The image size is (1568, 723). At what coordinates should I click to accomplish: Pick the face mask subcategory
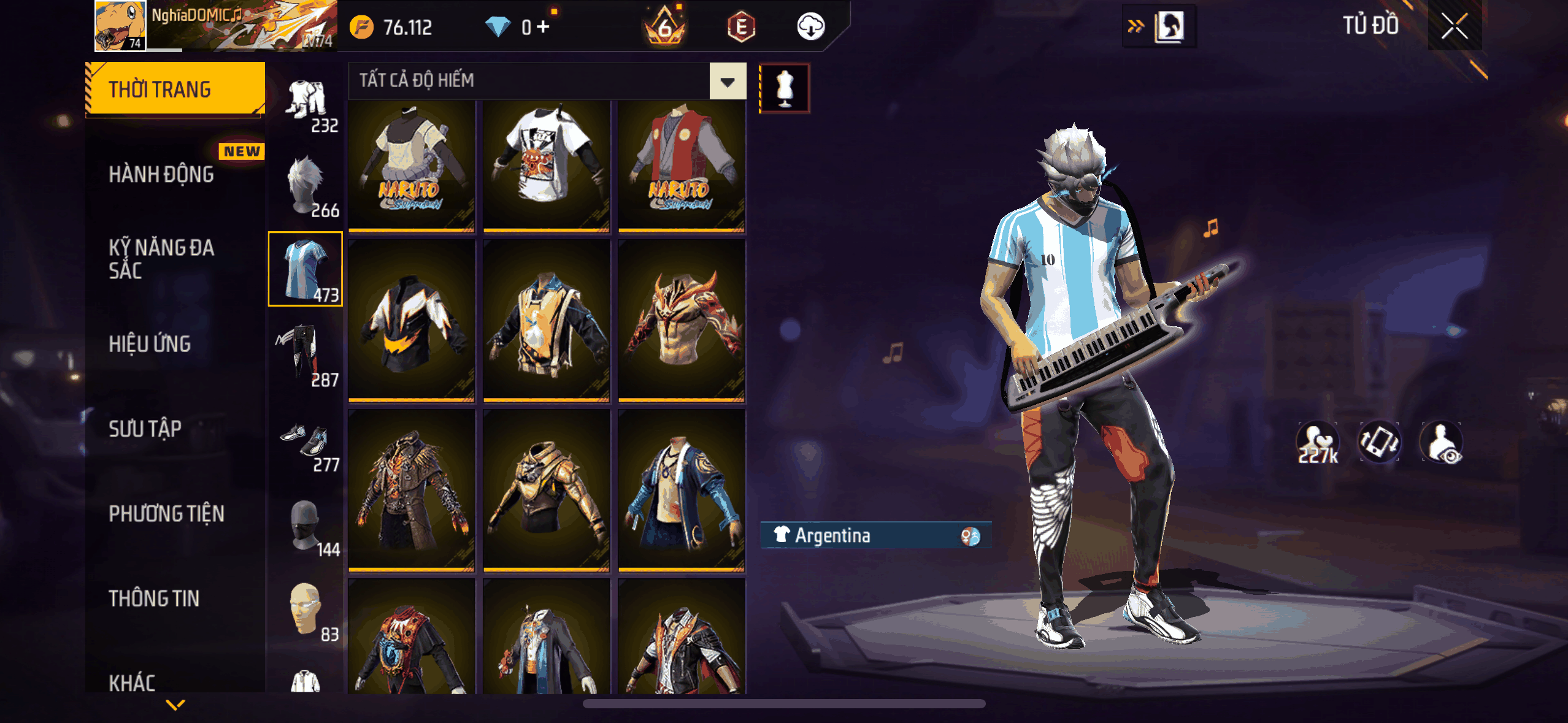[x=306, y=526]
